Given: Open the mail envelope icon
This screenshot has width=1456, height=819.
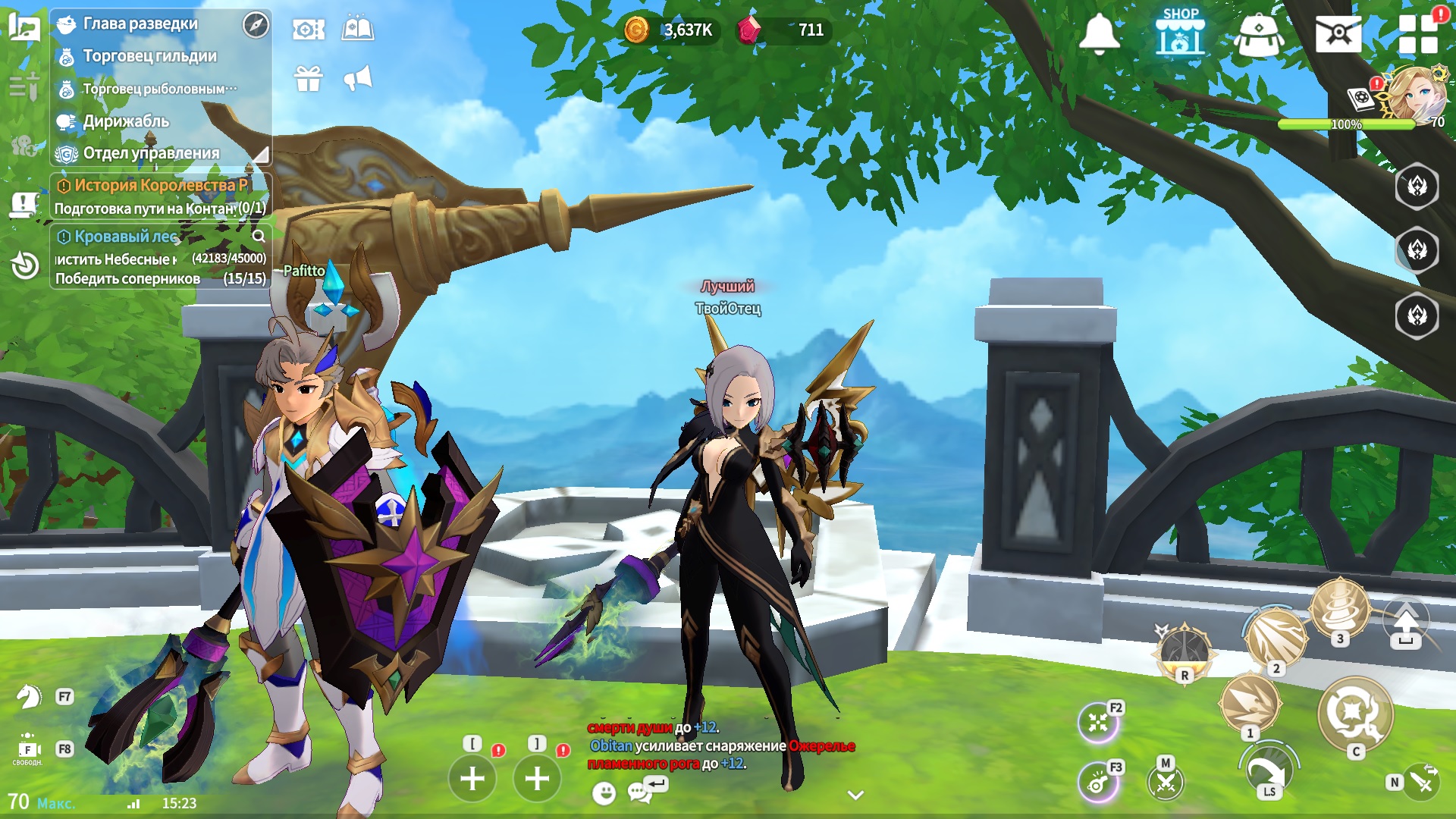Looking at the screenshot, I should point(1338,33).
